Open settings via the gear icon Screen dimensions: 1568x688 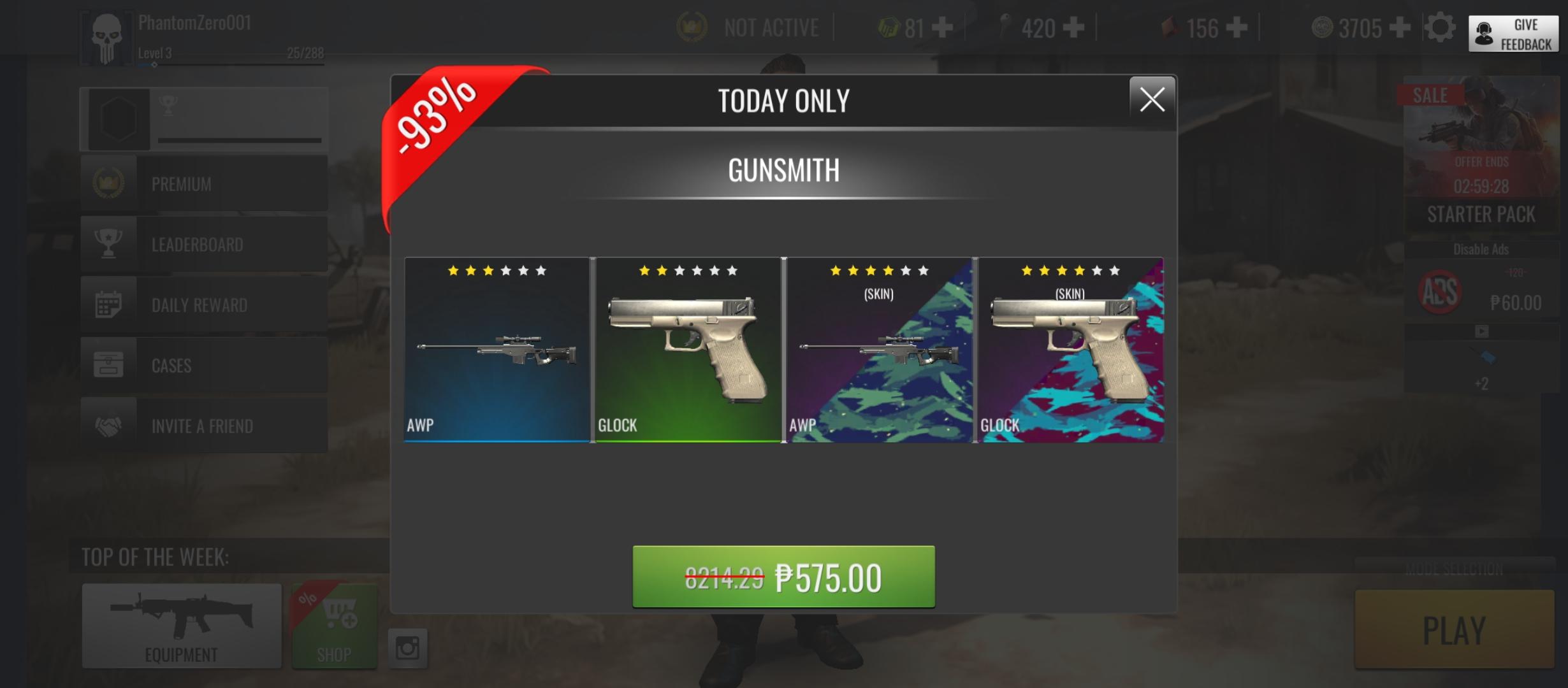(1440, 28)
